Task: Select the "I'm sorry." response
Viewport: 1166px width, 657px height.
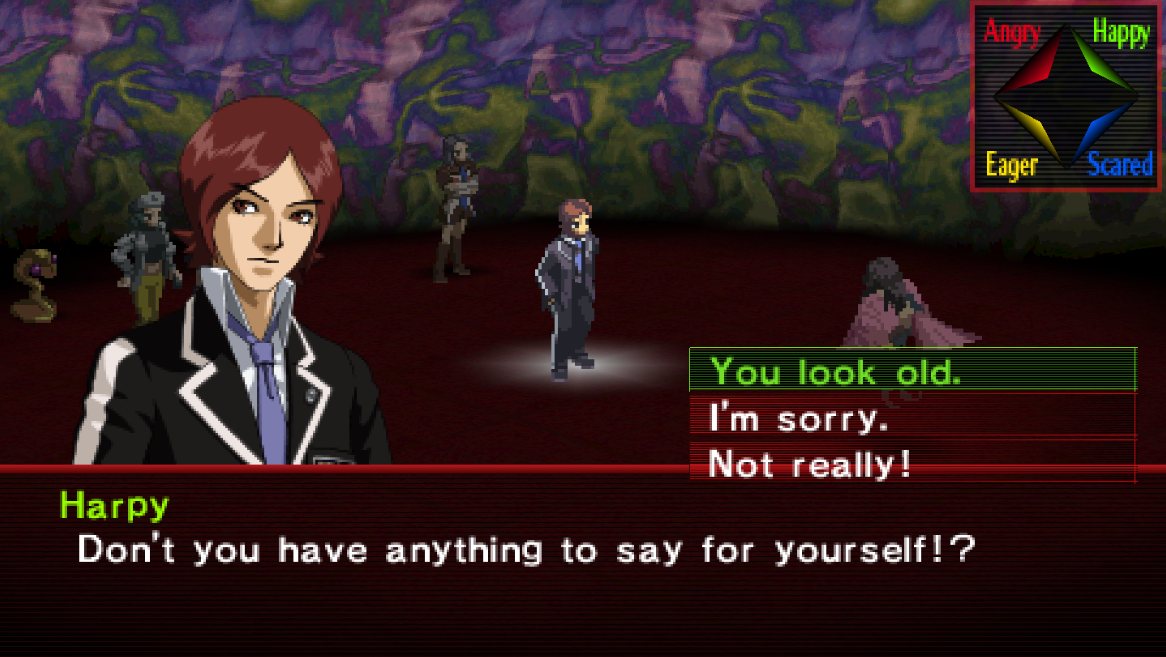Action: tap(798, 418)
